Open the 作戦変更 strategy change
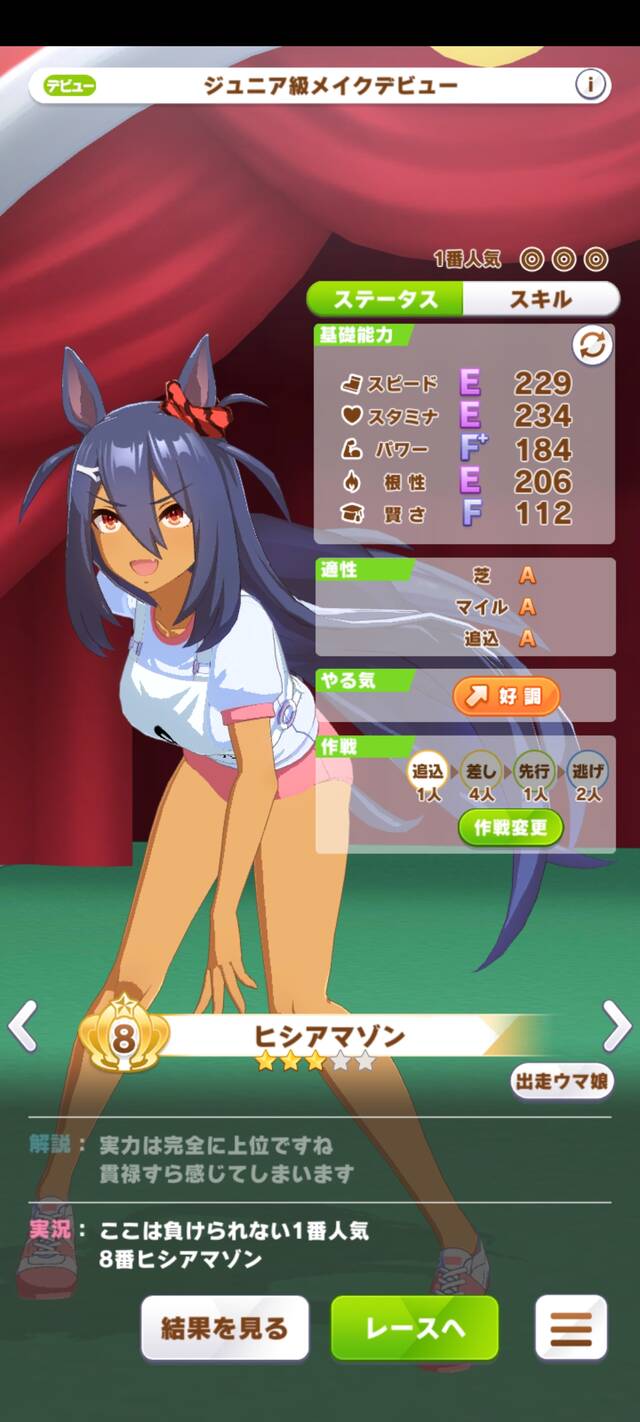This screenshot has height=1422, width=640. (x=511, y=828)
